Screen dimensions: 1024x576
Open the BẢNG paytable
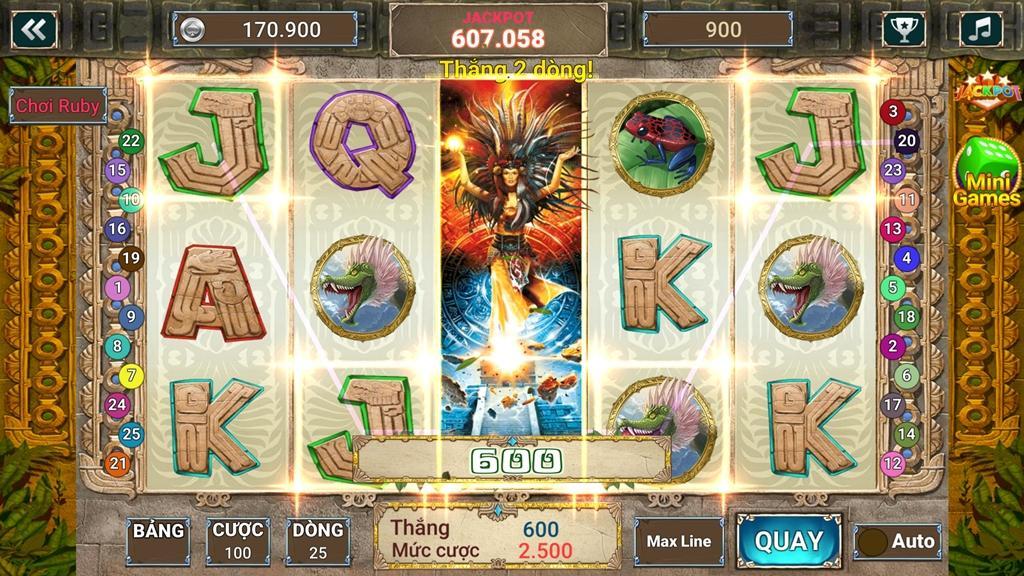click(x=158, y=541)
